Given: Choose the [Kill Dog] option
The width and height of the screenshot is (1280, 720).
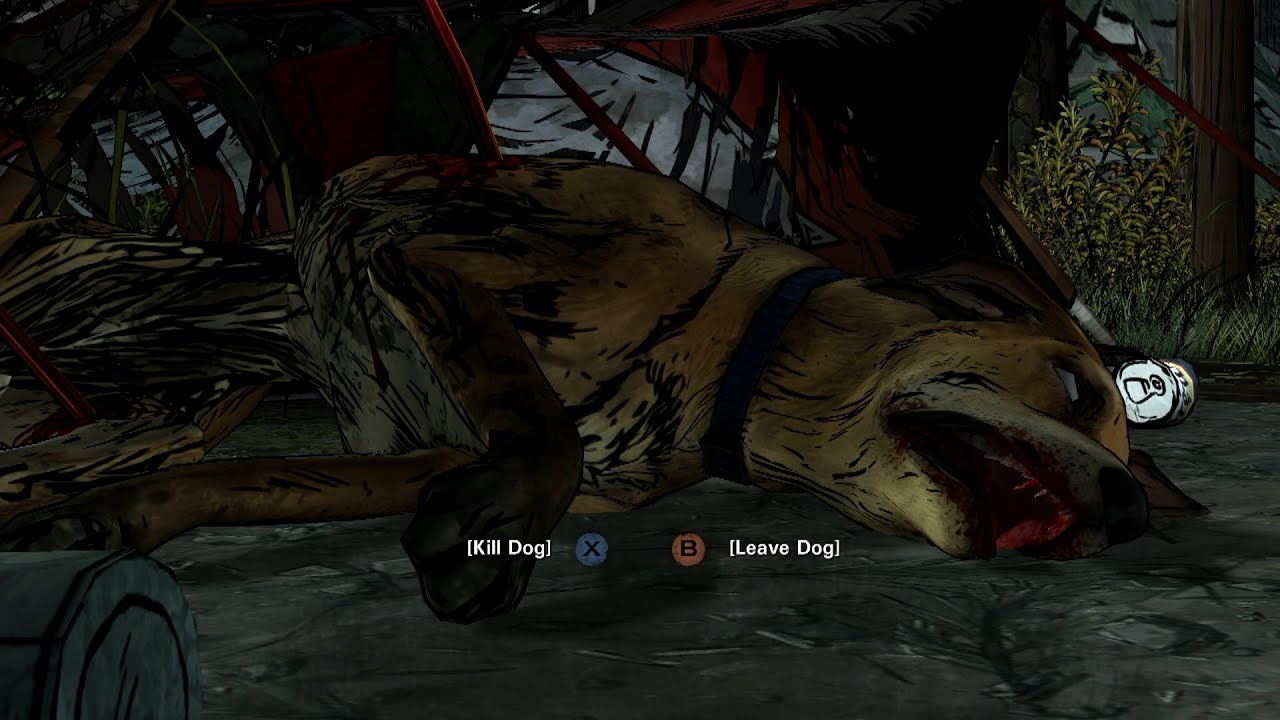Looking at the screenshot, I should pyautogui.click(x=509, y=548).
